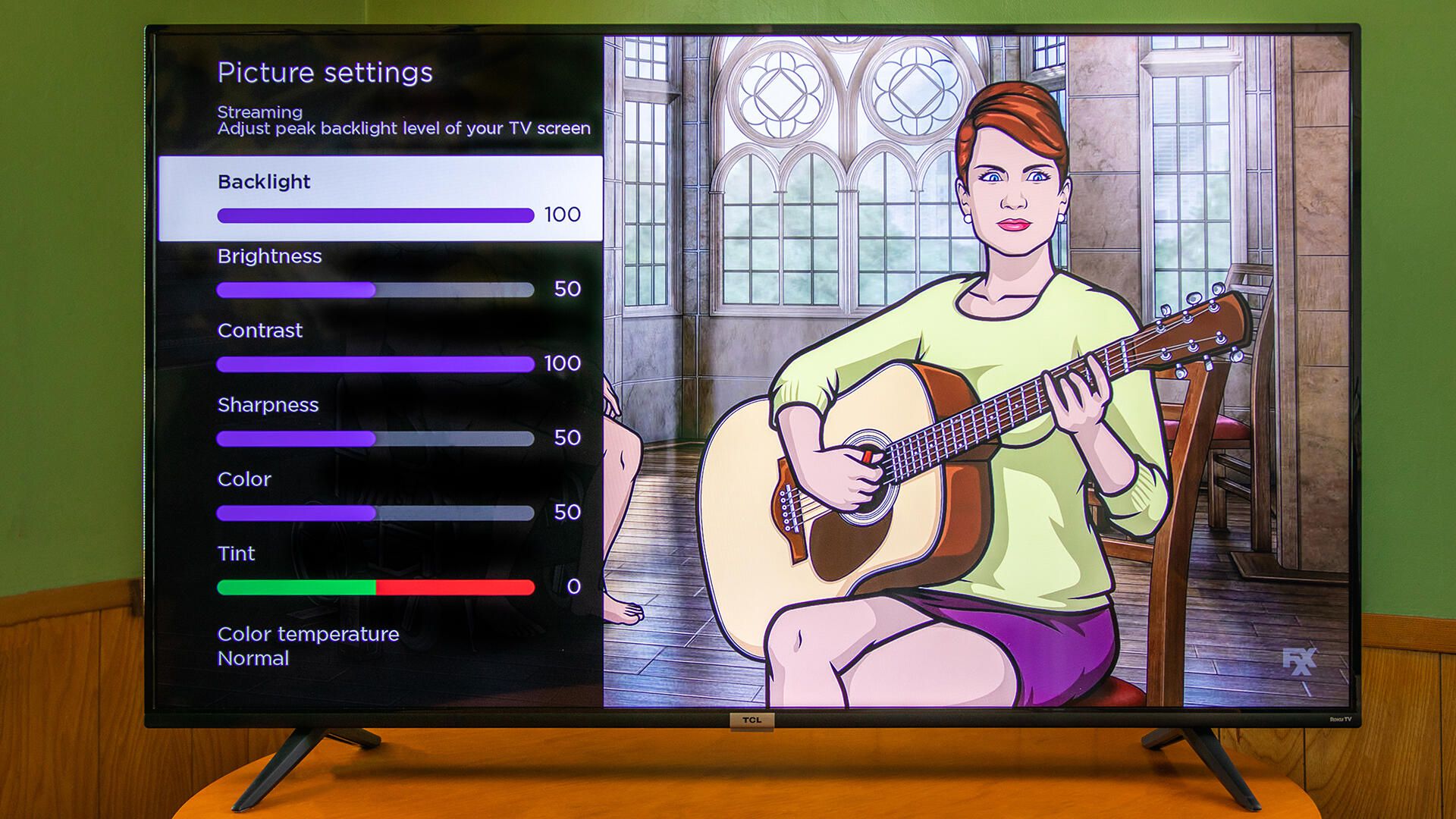Click the purple Backlight slider bar
Screen dimensions: 1456x819
[x=375, y=216]
